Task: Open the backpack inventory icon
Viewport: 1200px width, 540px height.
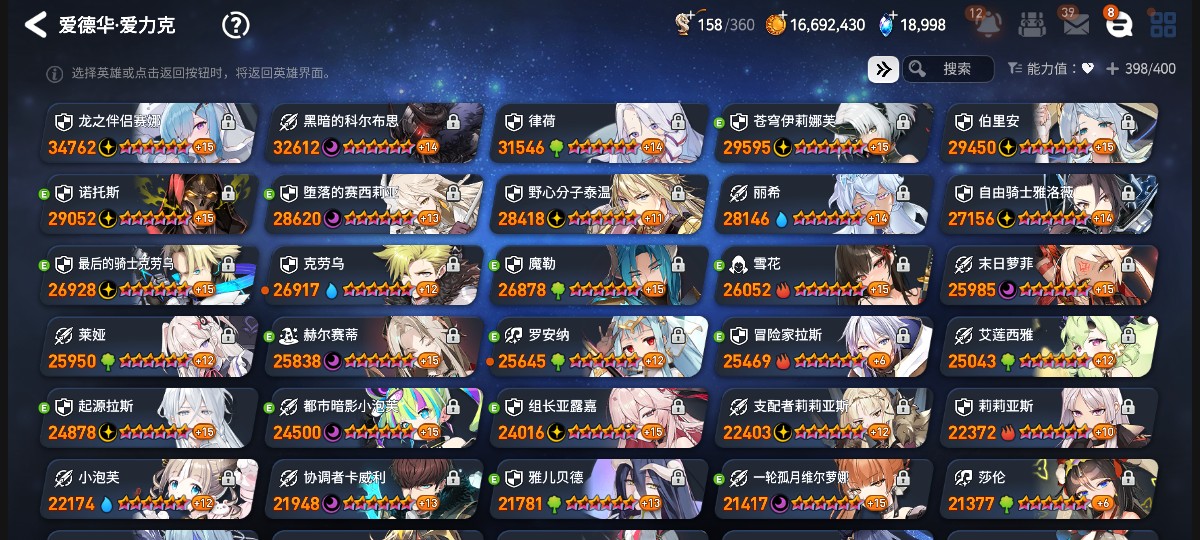Action: coord(1032,25)
